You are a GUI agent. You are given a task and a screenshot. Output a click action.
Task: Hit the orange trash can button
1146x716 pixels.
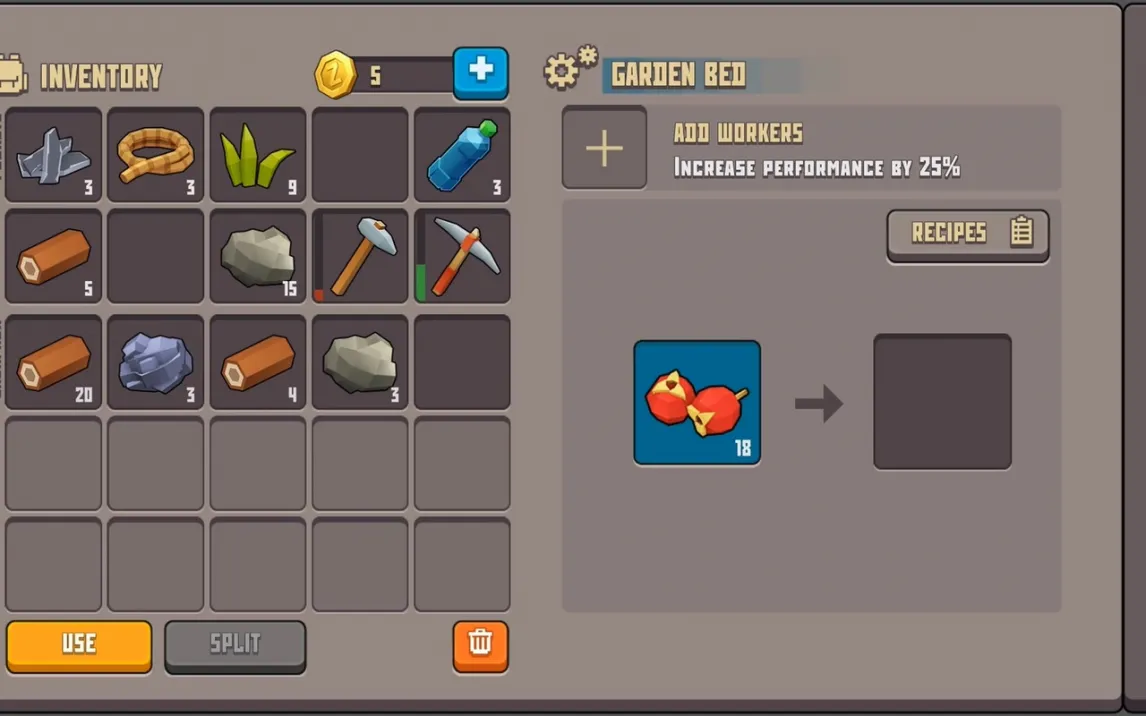point(480,644)
